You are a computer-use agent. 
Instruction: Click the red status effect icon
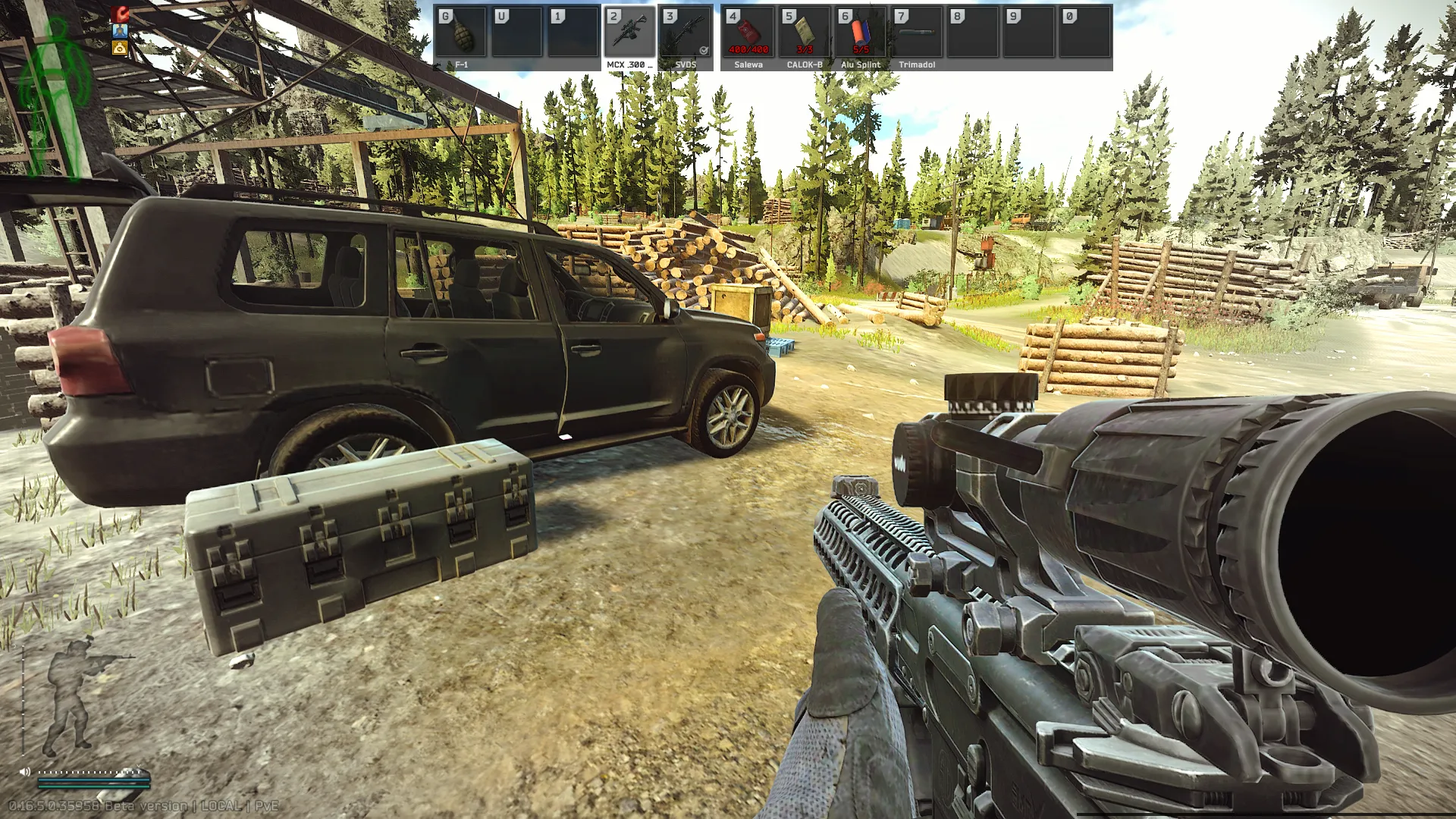pos(120,14)
